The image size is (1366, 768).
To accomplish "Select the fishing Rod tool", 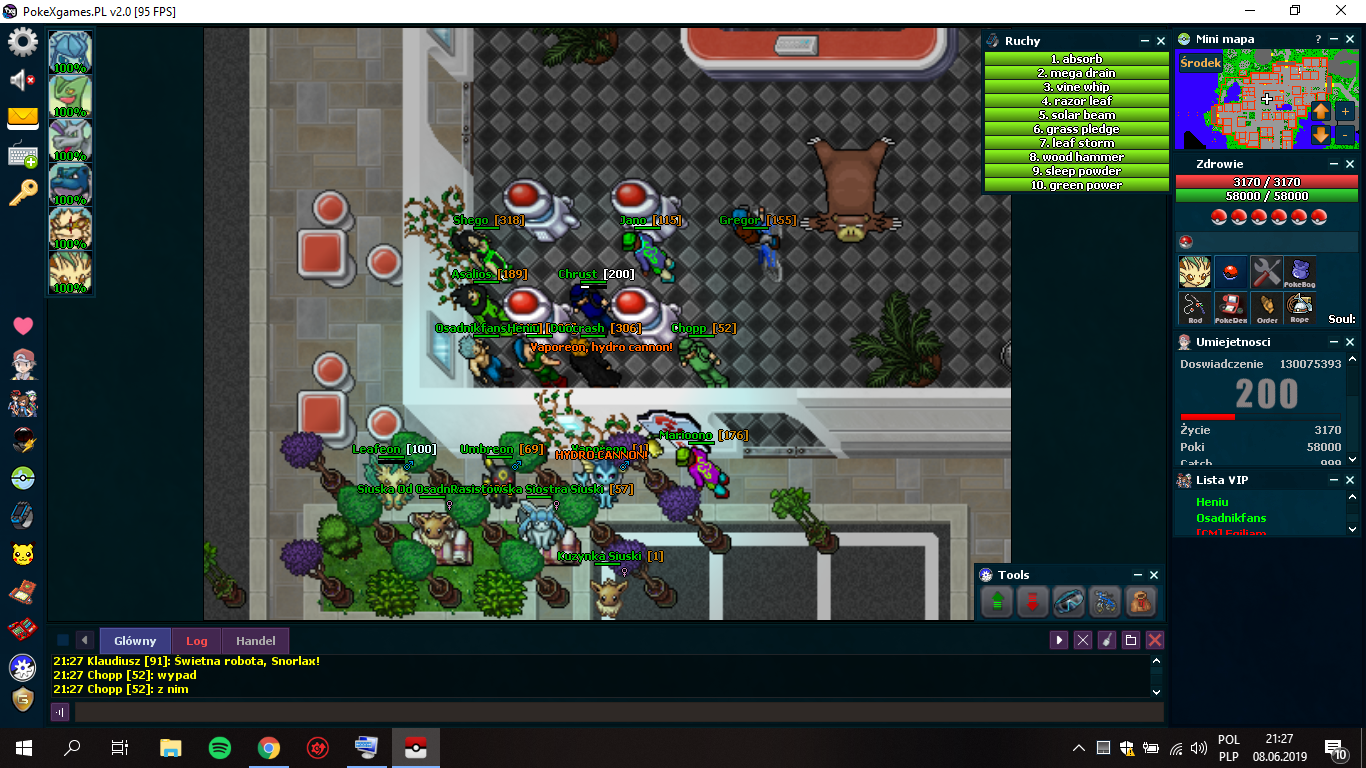I will point(1195,308).
